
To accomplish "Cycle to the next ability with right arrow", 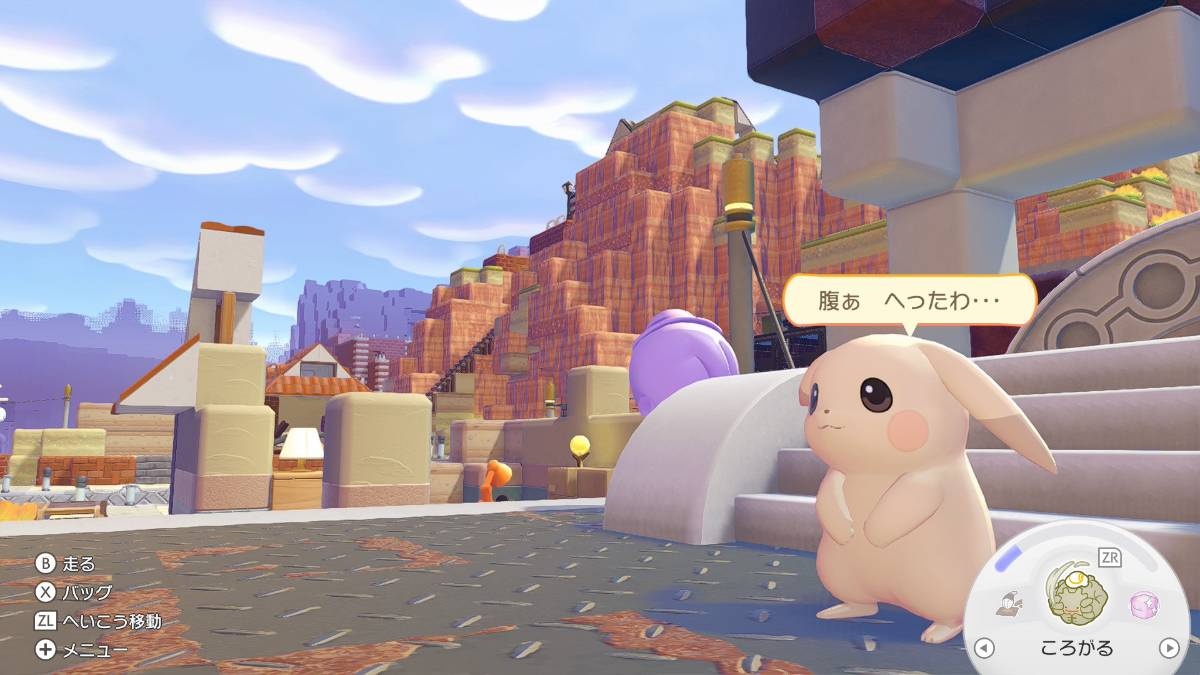I will coord(1168,648).
